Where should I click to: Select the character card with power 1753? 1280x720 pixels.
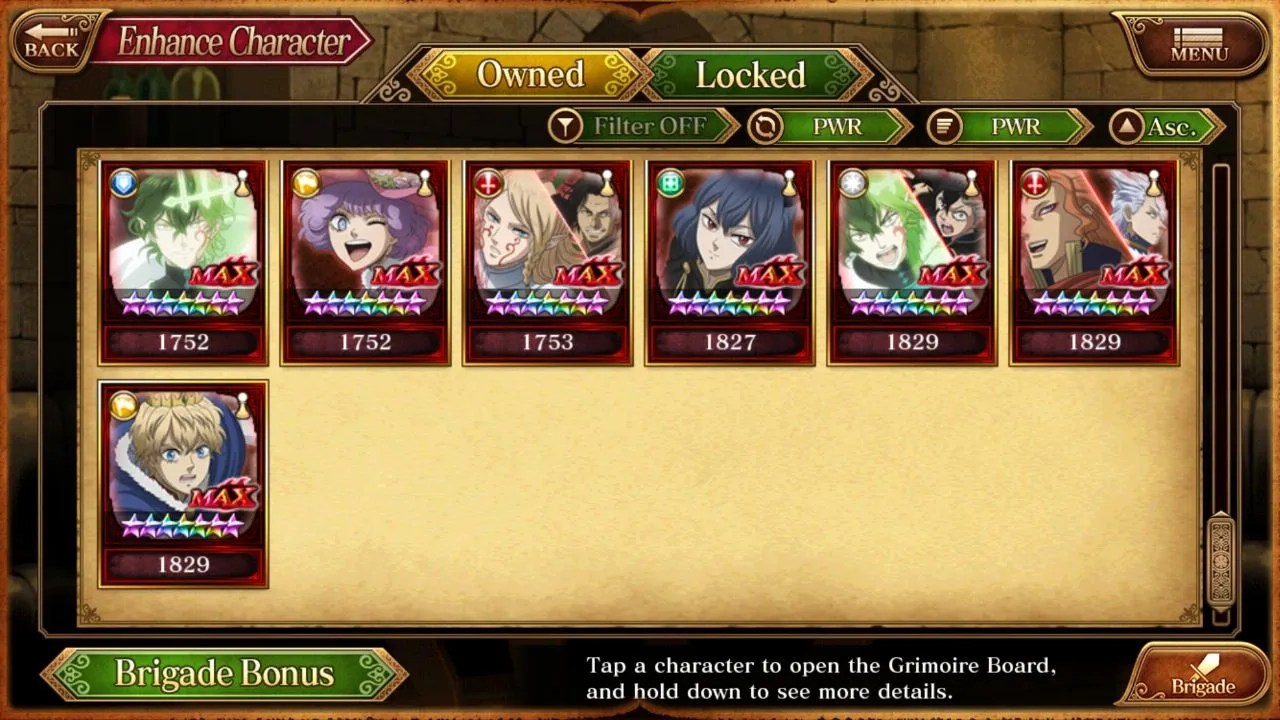[548, 262]
